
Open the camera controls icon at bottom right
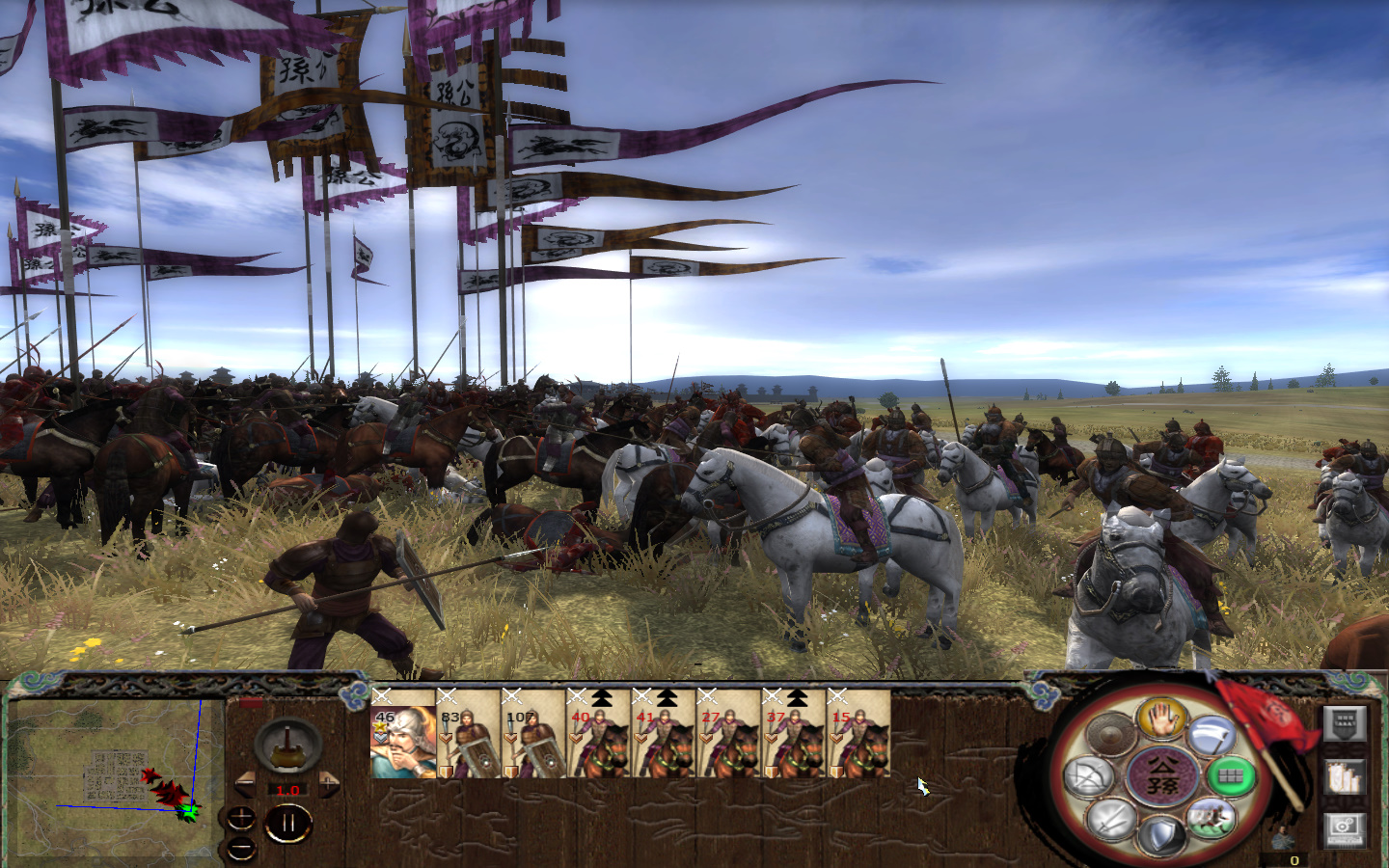tap(1343, 831)
